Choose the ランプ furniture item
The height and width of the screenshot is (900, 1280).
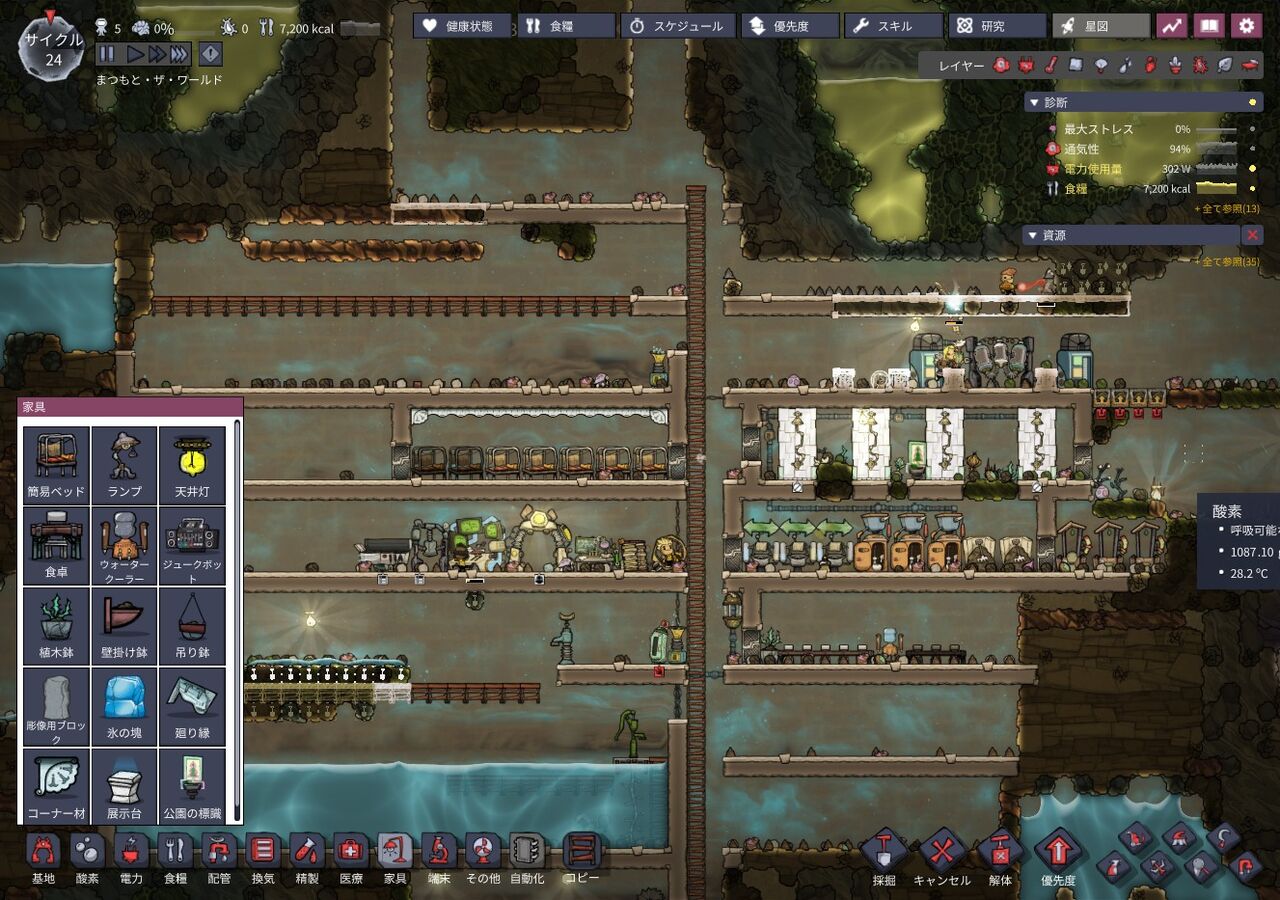pos(124,464)
